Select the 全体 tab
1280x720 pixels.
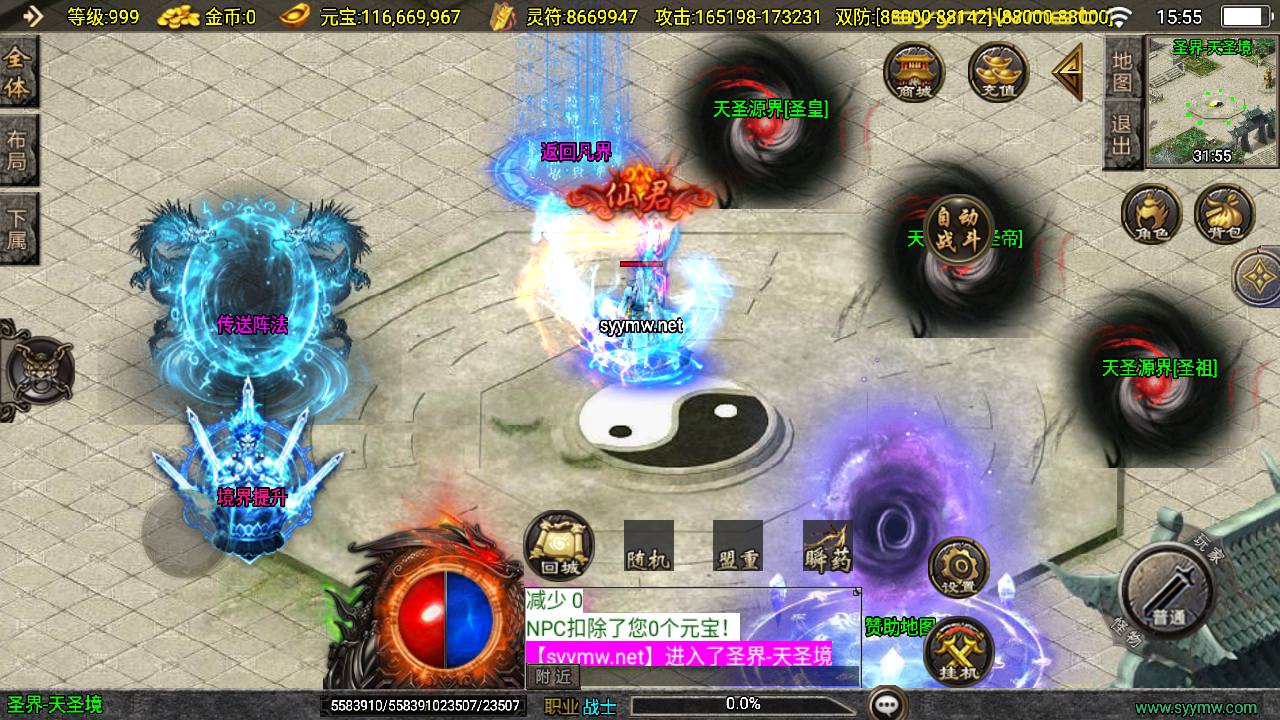(x=18, y=73)
